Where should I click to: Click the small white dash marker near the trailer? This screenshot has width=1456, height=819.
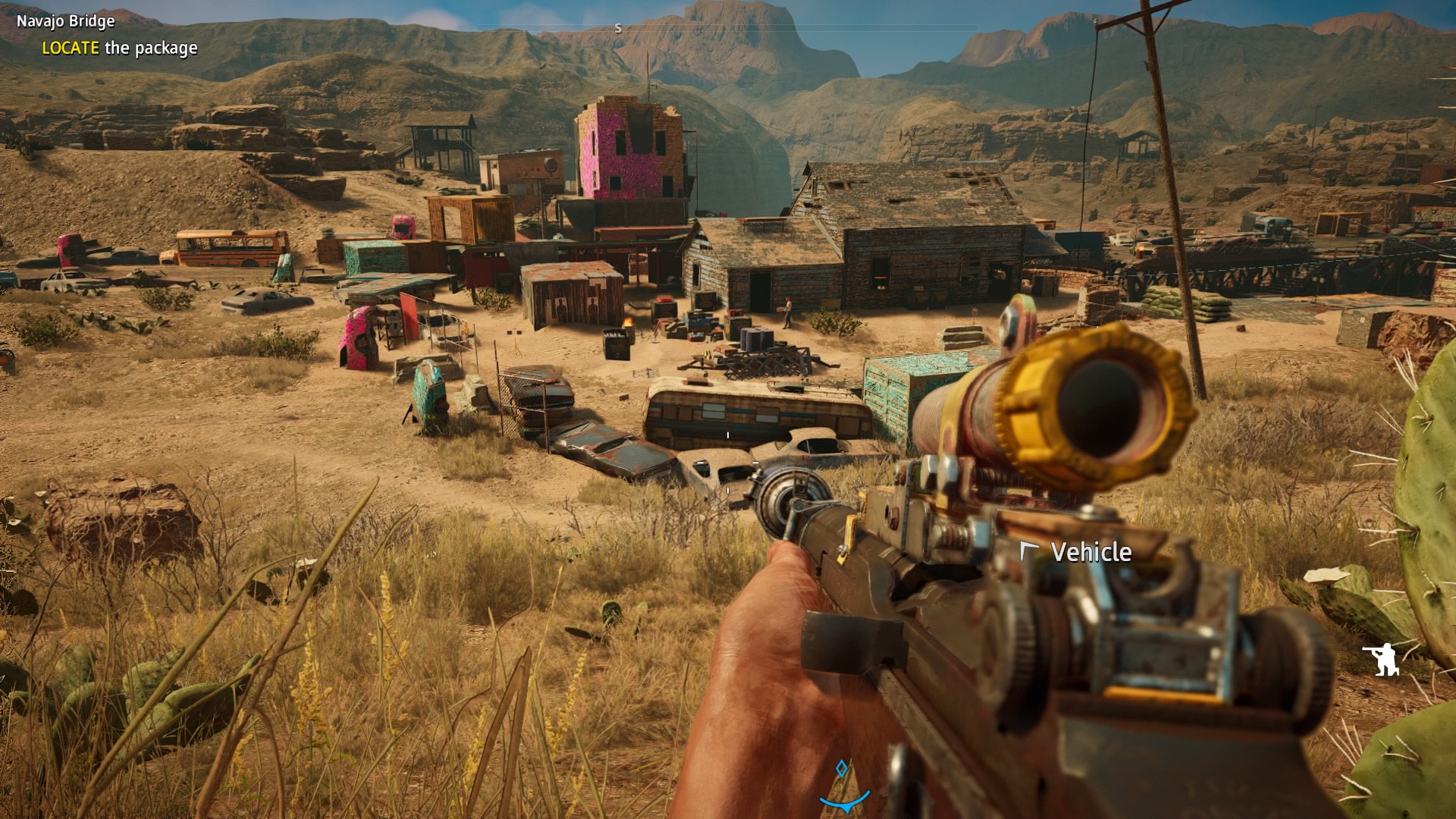pos(728,435)
